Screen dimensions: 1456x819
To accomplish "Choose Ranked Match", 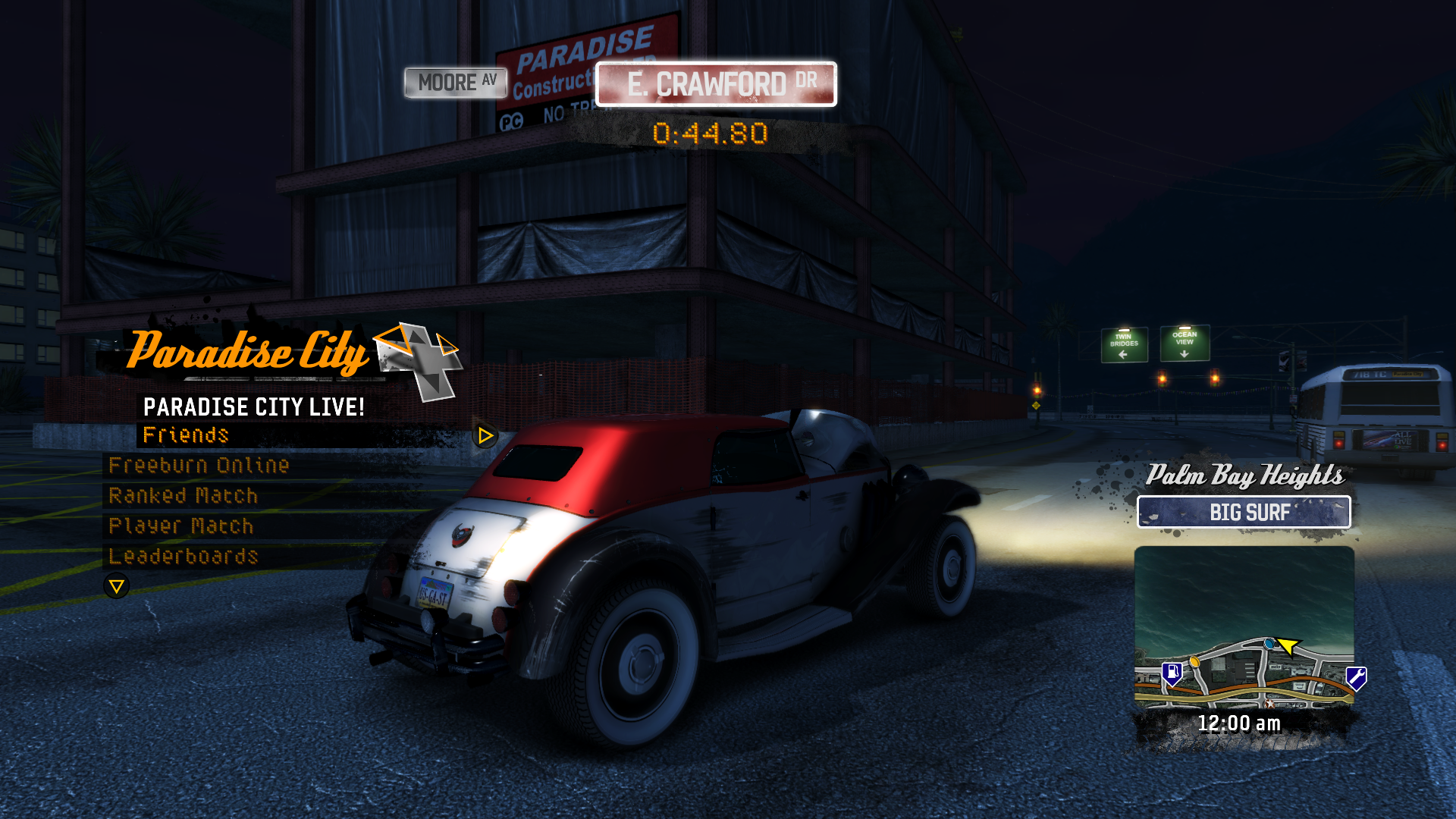I will (184, 496).
